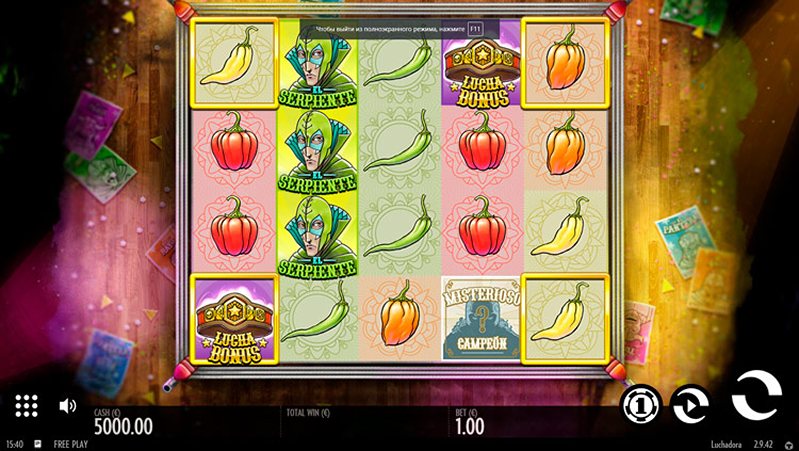This screenshot has height=451, width=799.
Task: Click the bet amount field showing 1.00
Action: 470,426
